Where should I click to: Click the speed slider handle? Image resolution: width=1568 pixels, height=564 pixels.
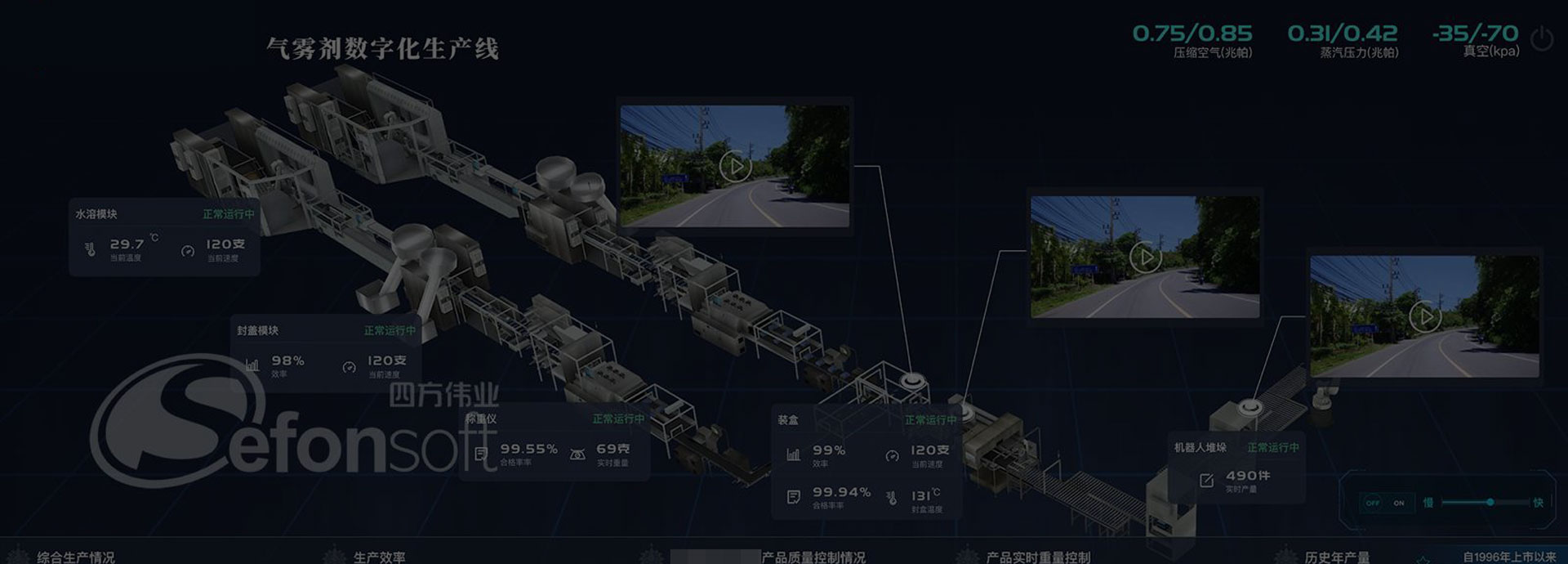(1490, 502)
